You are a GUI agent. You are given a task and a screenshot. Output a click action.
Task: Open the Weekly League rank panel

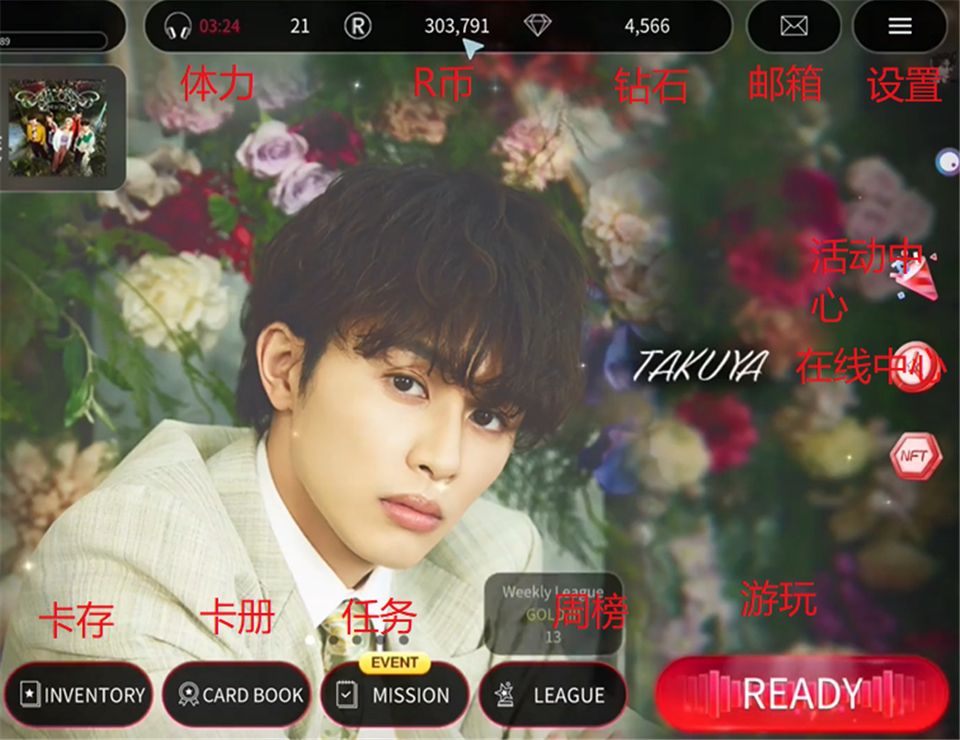click(553, 612)
